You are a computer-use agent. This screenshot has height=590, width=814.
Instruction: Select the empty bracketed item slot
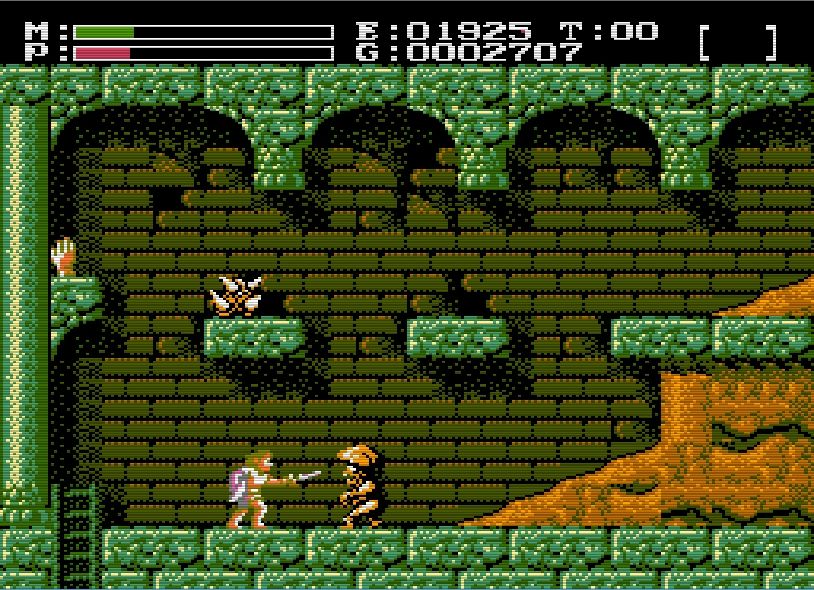738,42
